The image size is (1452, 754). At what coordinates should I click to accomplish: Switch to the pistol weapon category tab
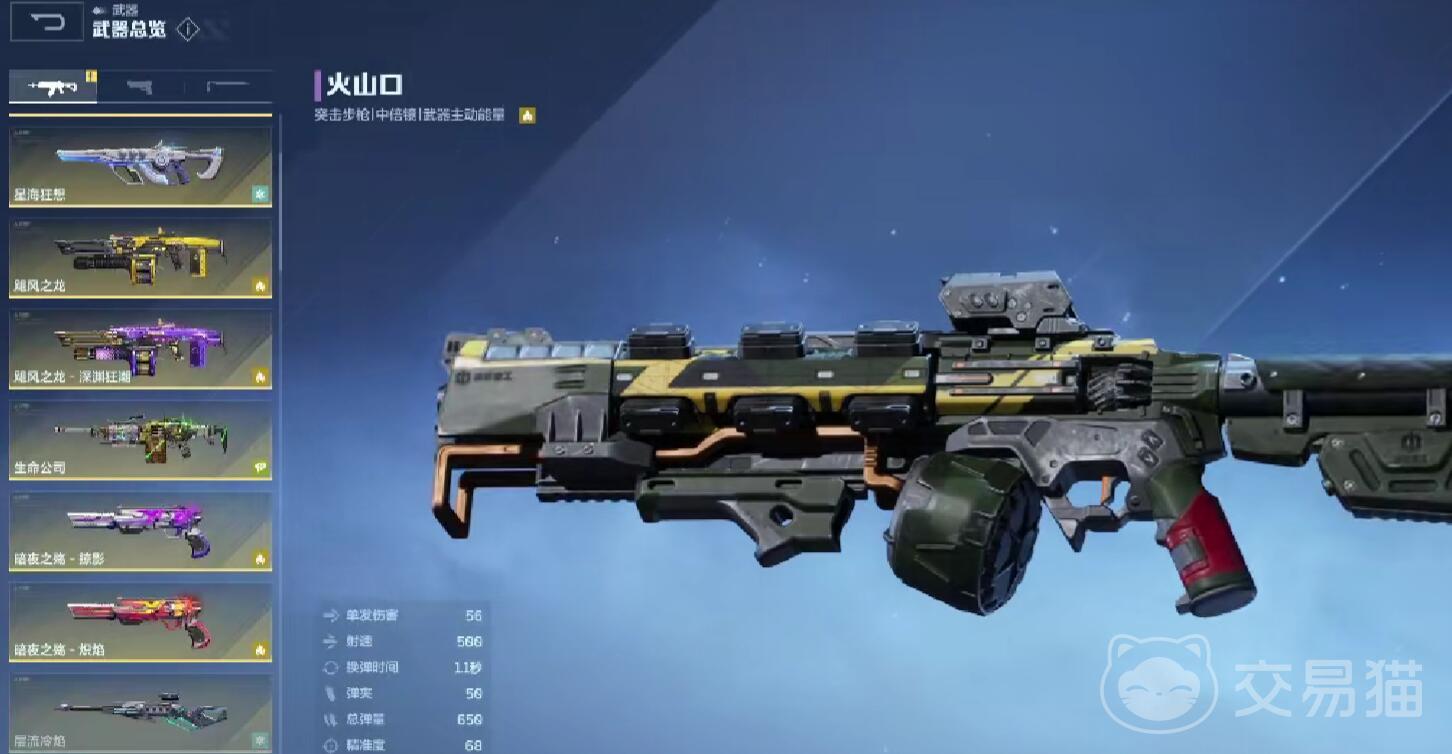140,88
